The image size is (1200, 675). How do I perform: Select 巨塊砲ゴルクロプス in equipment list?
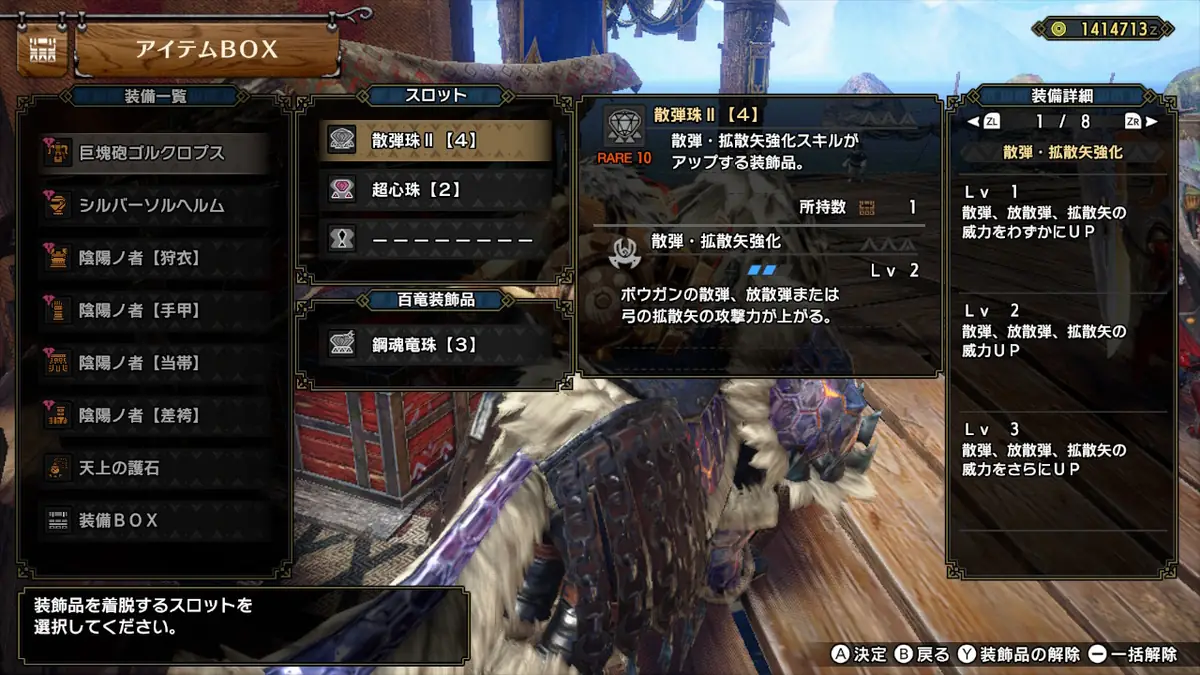pos(150,153)
